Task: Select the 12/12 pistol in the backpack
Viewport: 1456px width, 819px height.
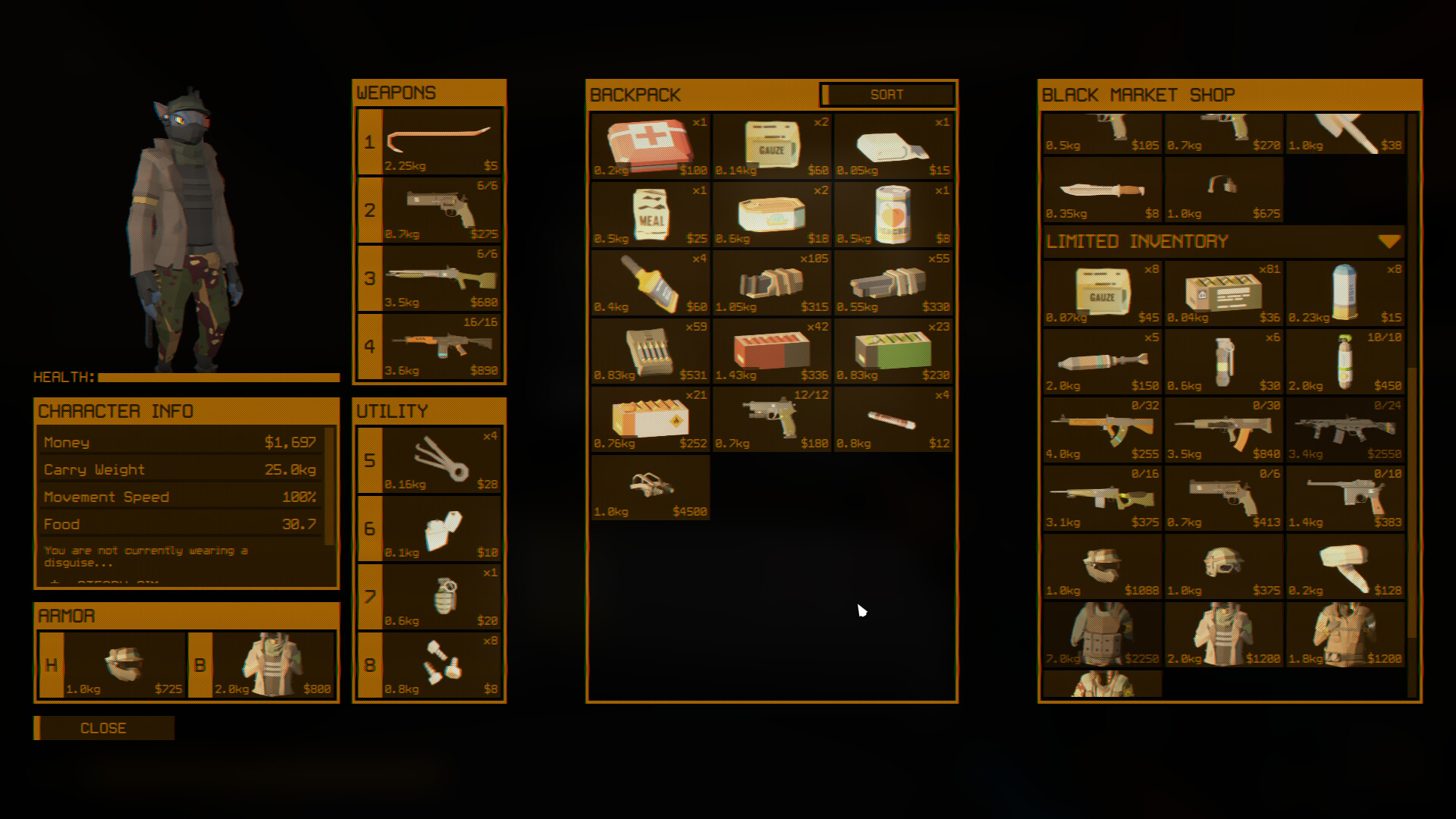Action: [770, 419]
